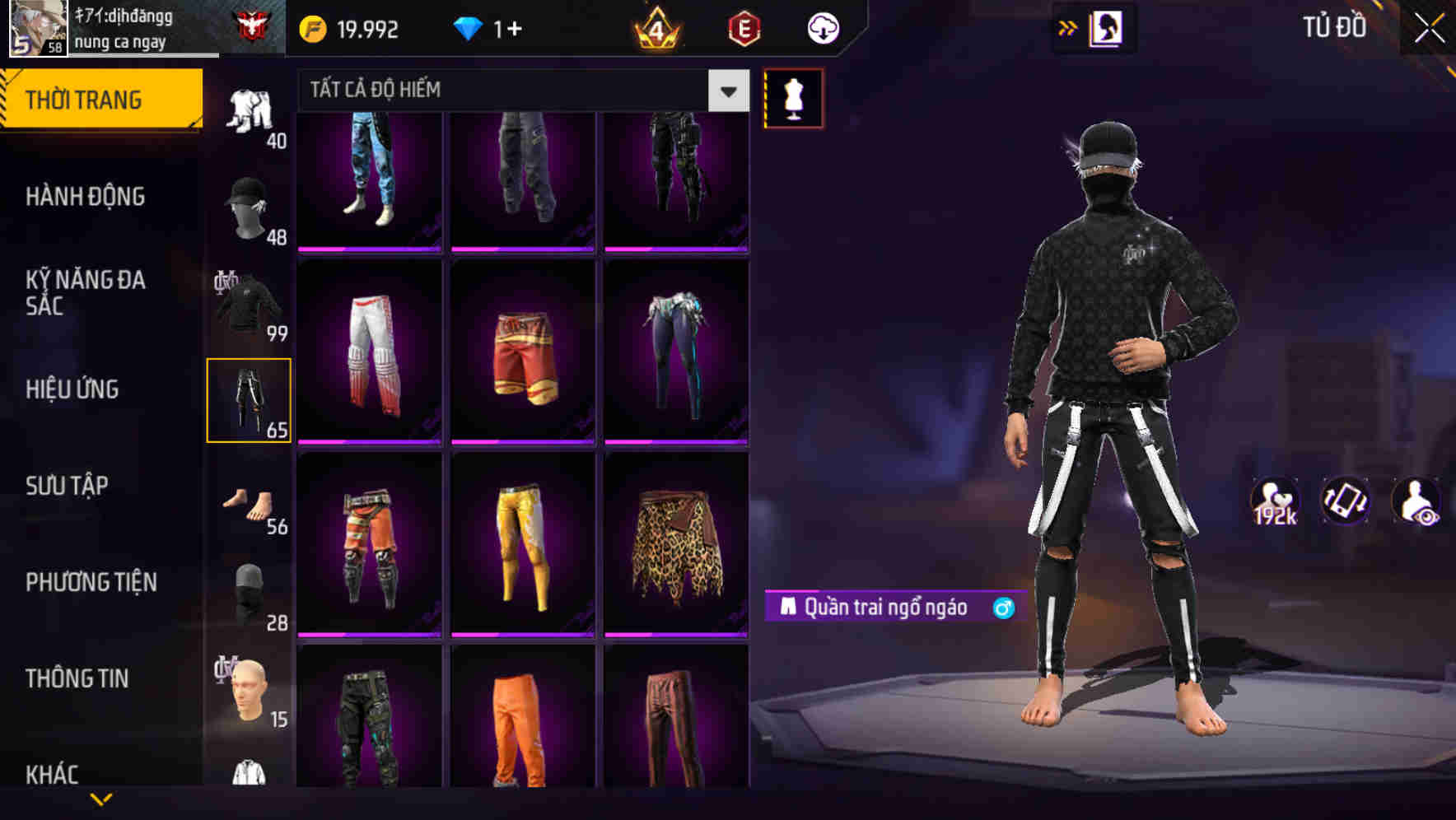Select the PHƯƠNG TIỆN category
1456x820 pixels.
(91, 581)
